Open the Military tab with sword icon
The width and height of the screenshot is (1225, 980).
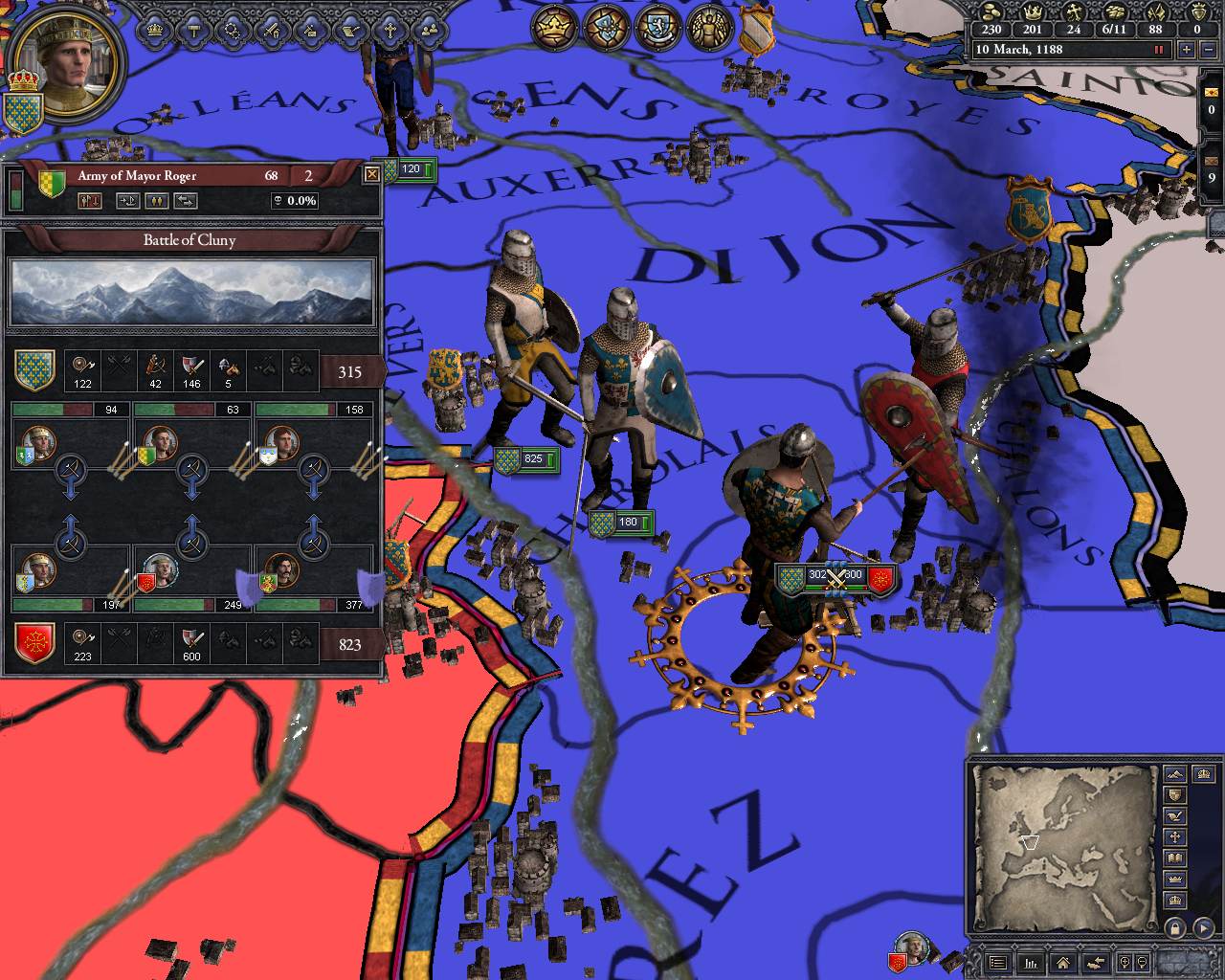(x=272, y=31)
